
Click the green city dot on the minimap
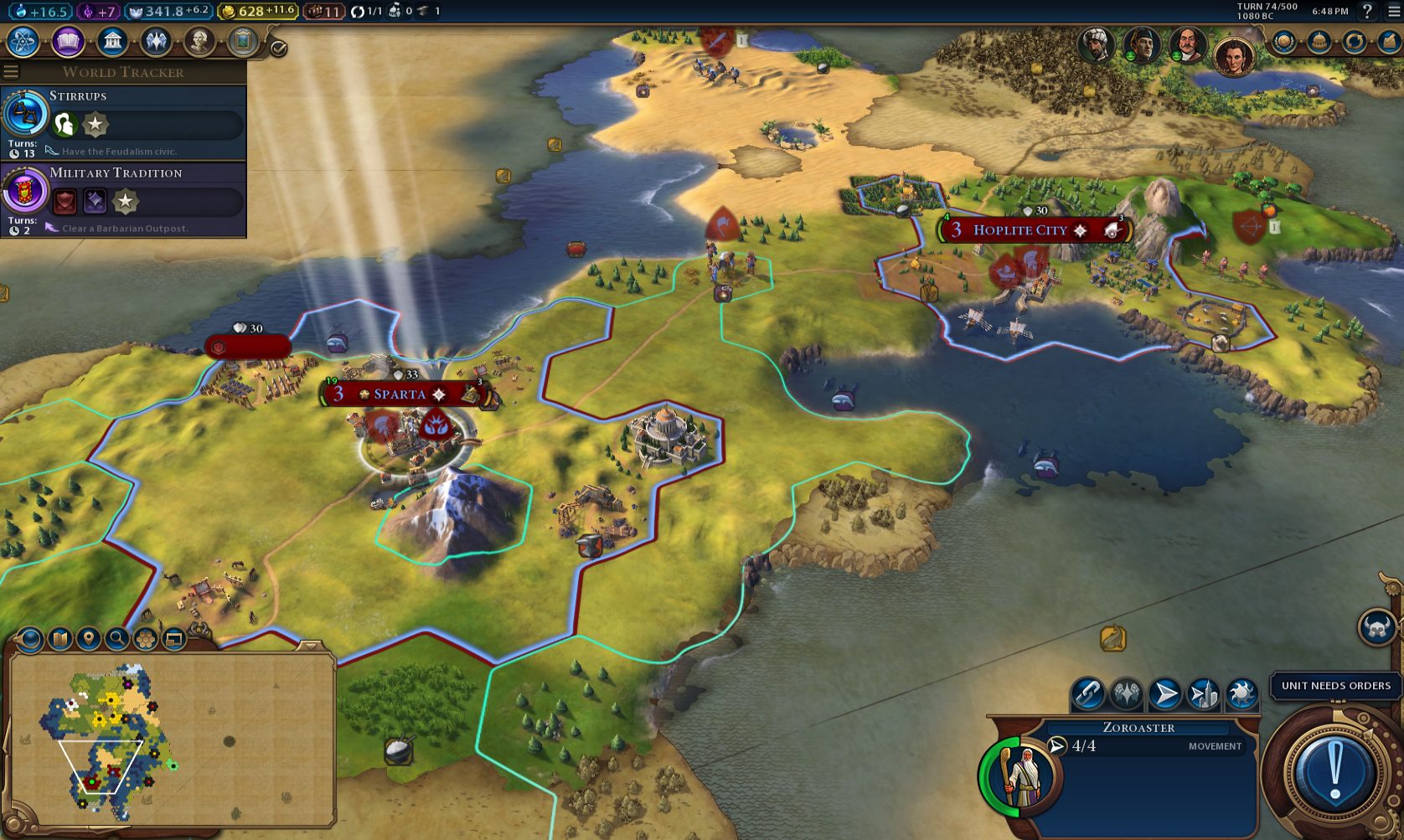point(92,781)
